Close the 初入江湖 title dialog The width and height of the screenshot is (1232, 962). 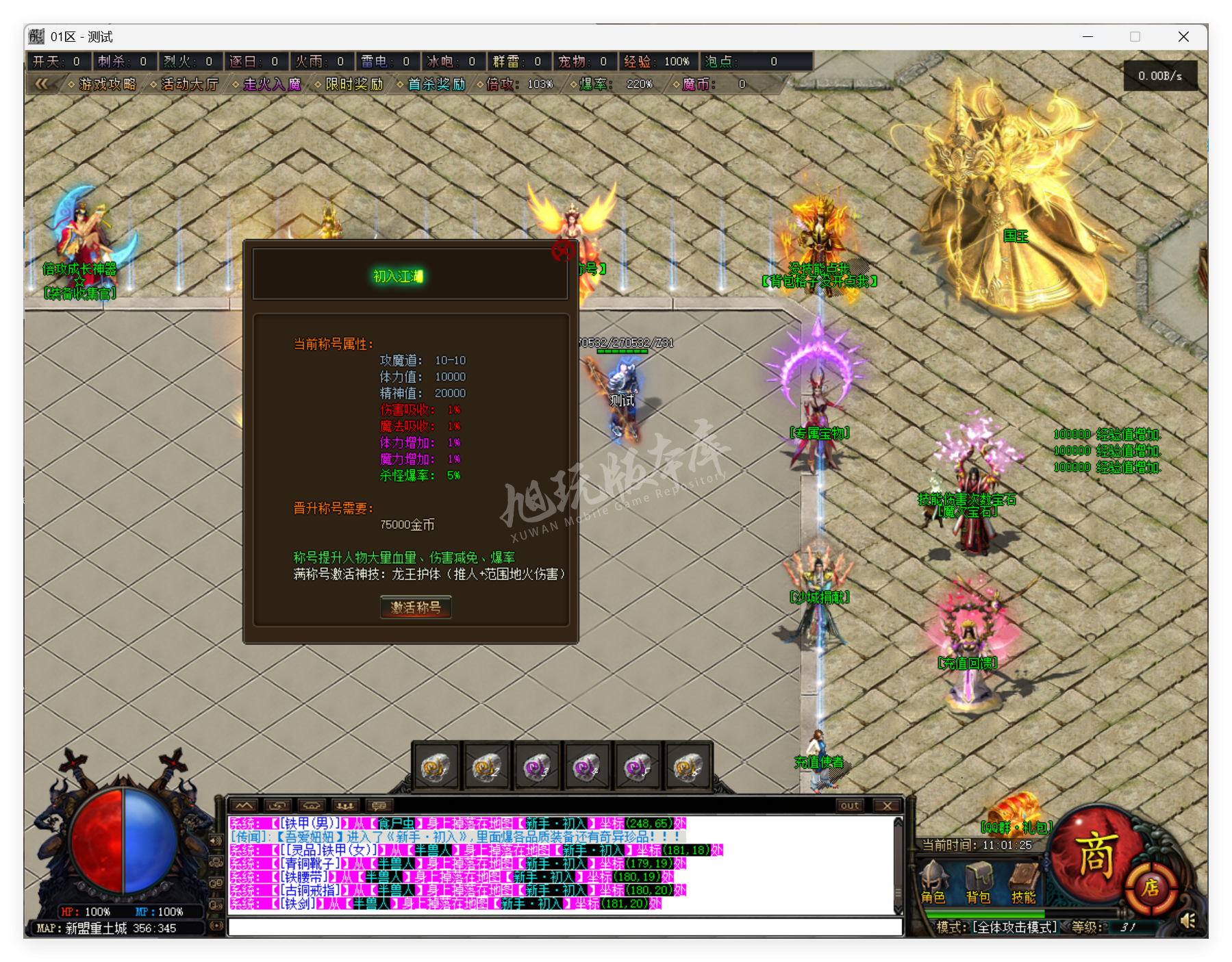coord(564,251)
